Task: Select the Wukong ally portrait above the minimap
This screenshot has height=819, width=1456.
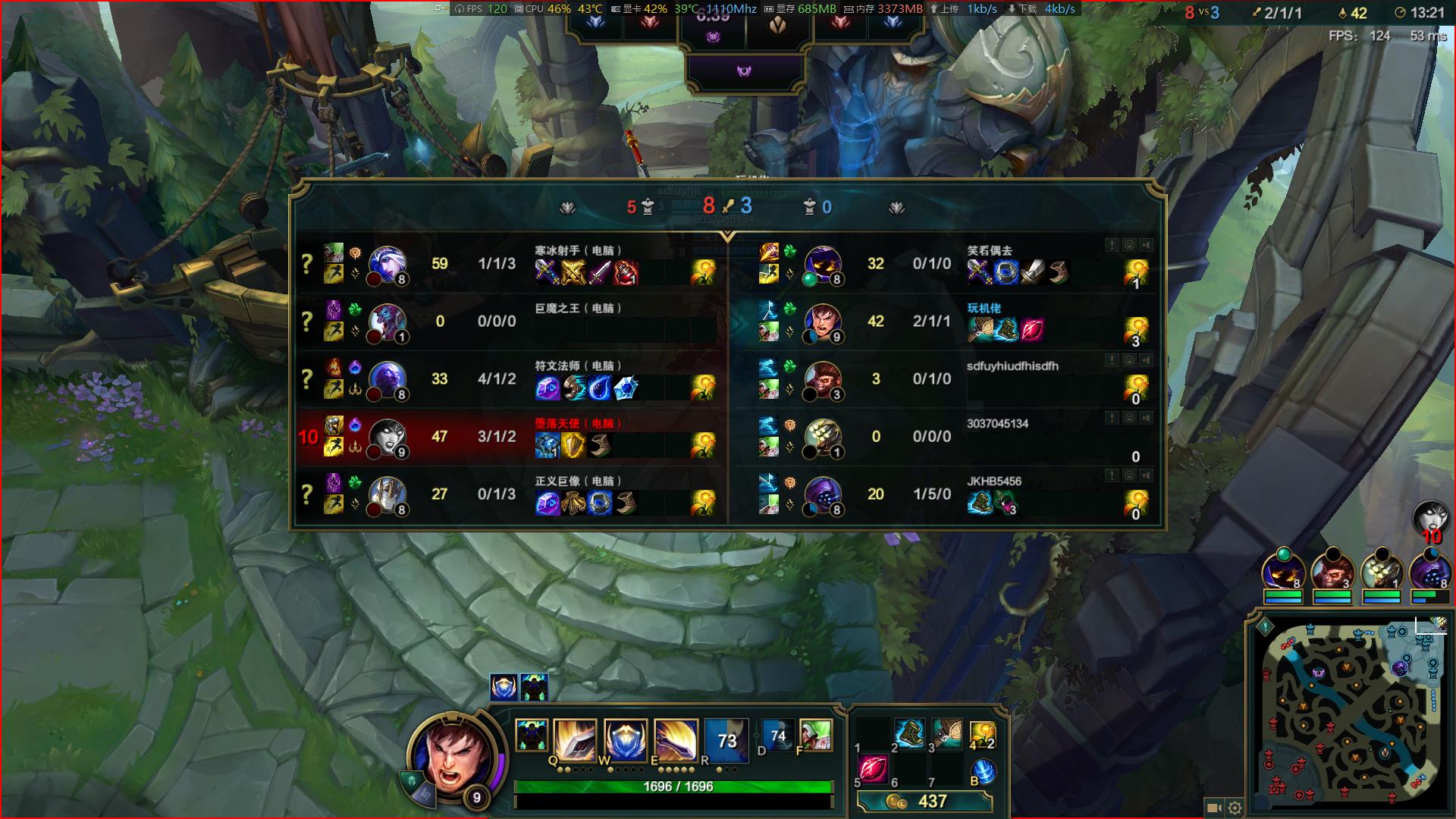Action: click(x=1332, y=571)
